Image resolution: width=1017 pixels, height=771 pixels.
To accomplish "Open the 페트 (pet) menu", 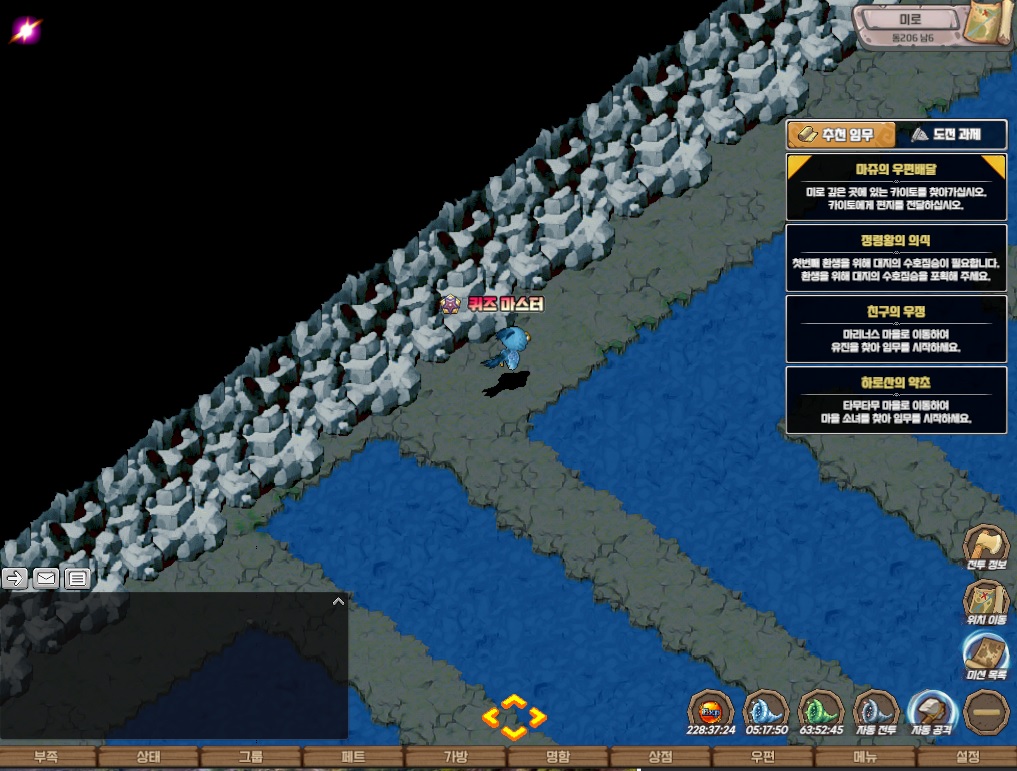I will (x=352, y=757).
